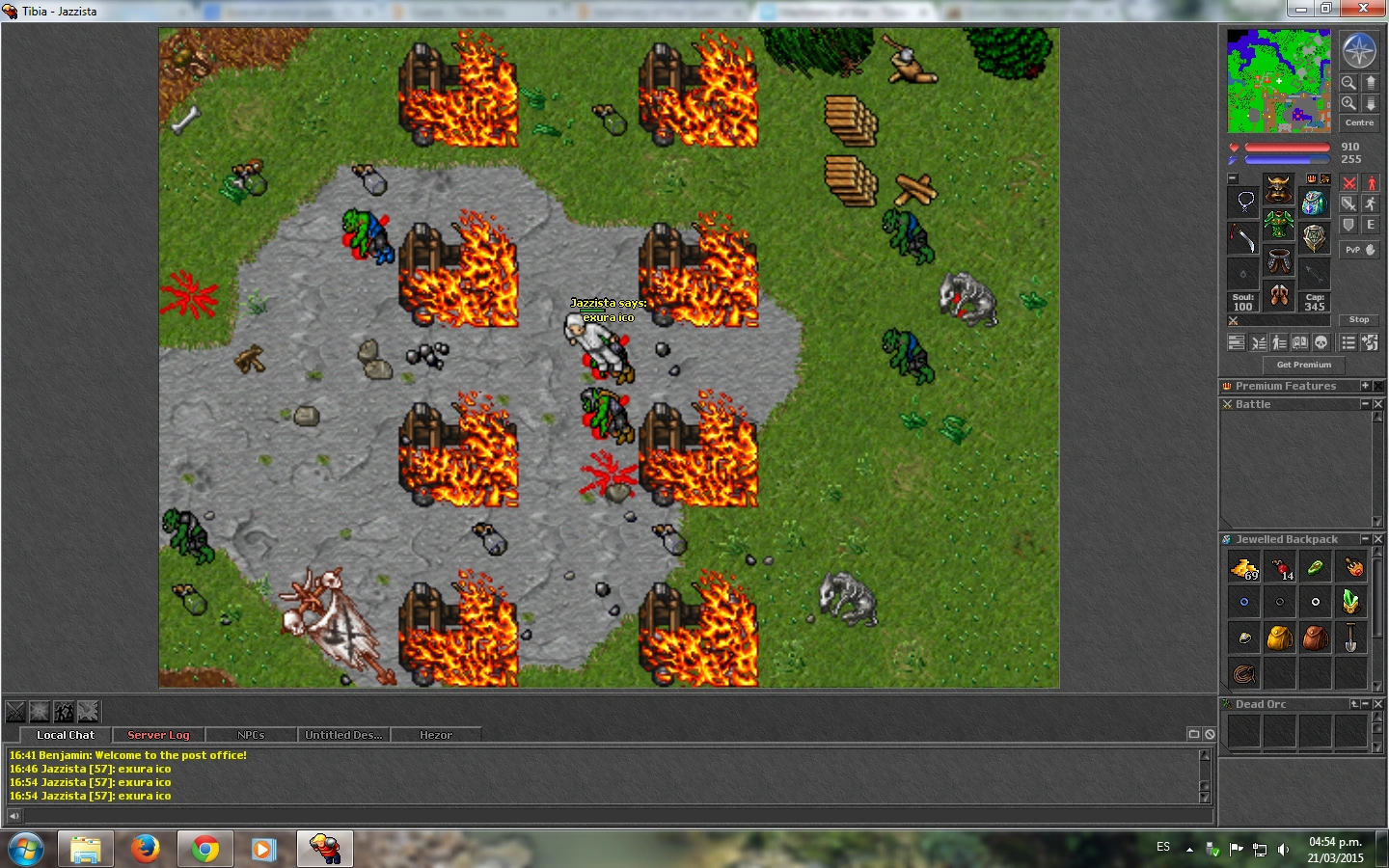Toggle chase opponent mode (running figure)
1389x868 pixels.
[1373, 205]
